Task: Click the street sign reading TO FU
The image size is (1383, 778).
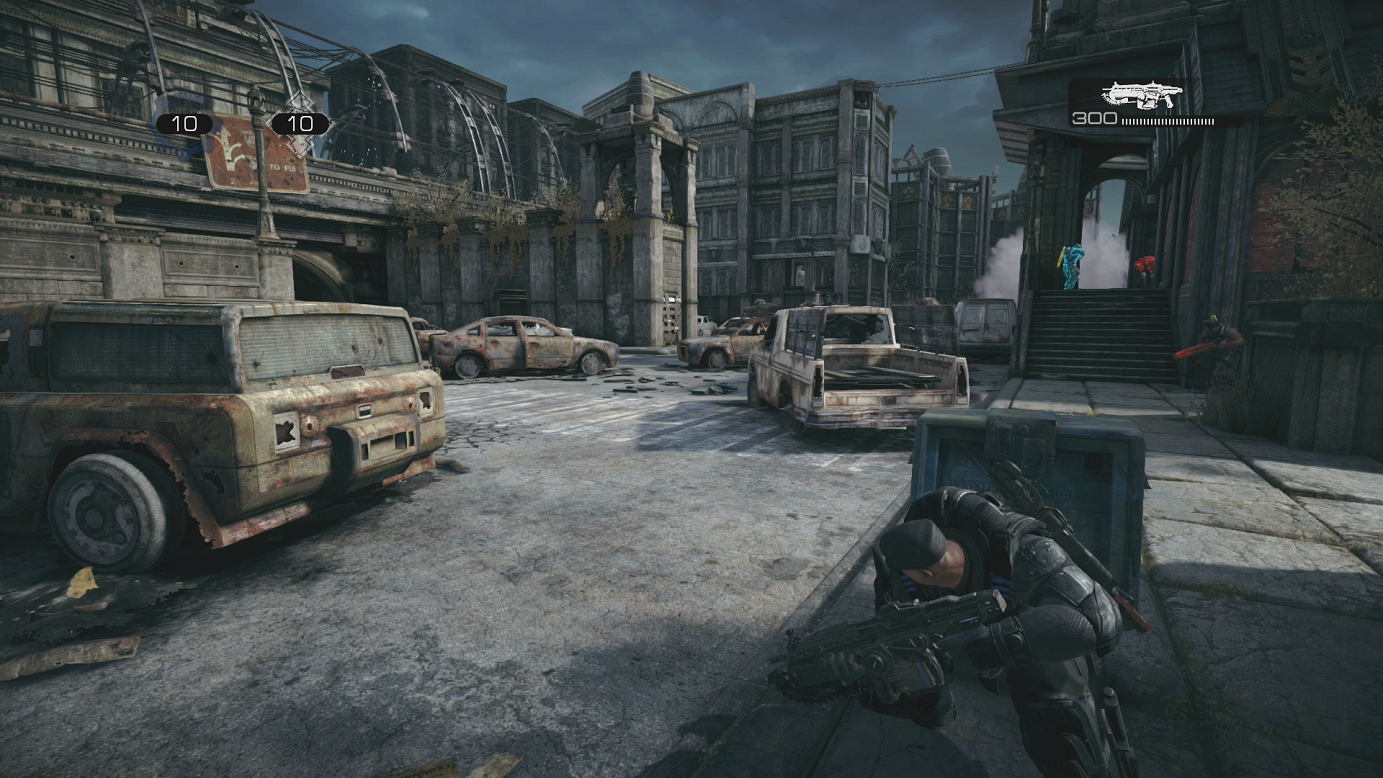Action: (280, 166)
